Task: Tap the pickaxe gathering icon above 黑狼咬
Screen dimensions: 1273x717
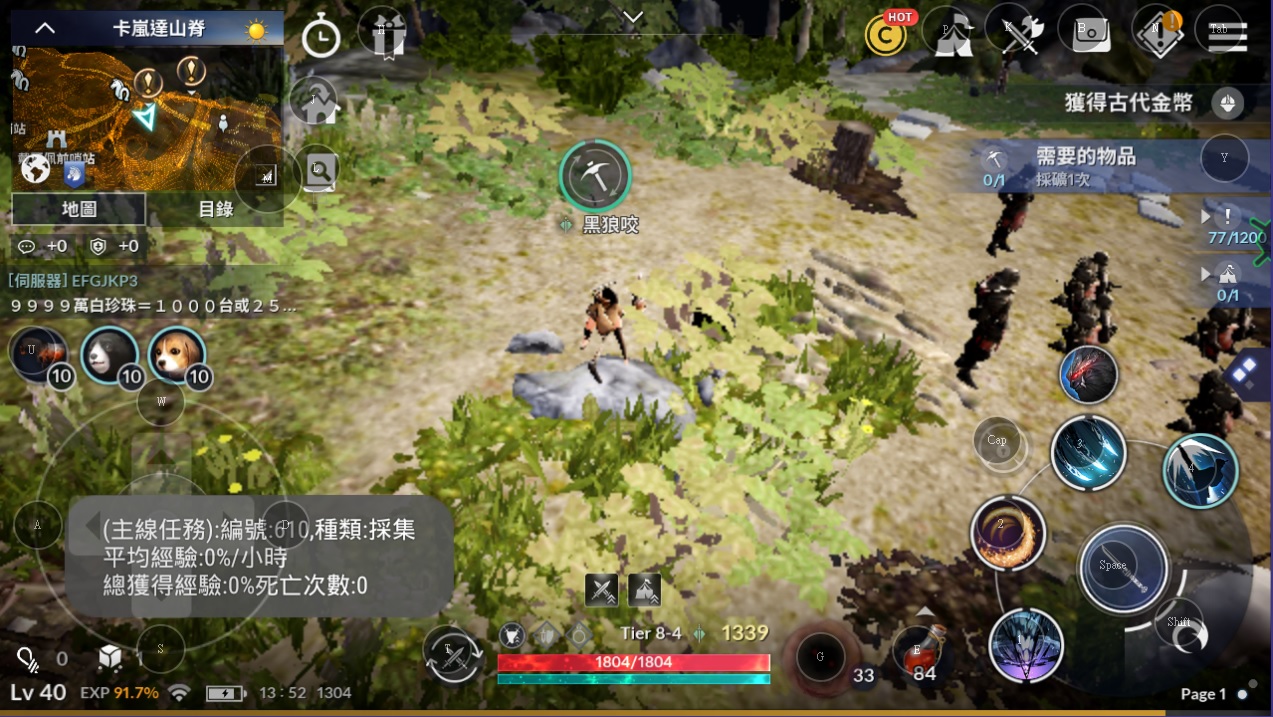Action: pos(595,175)
